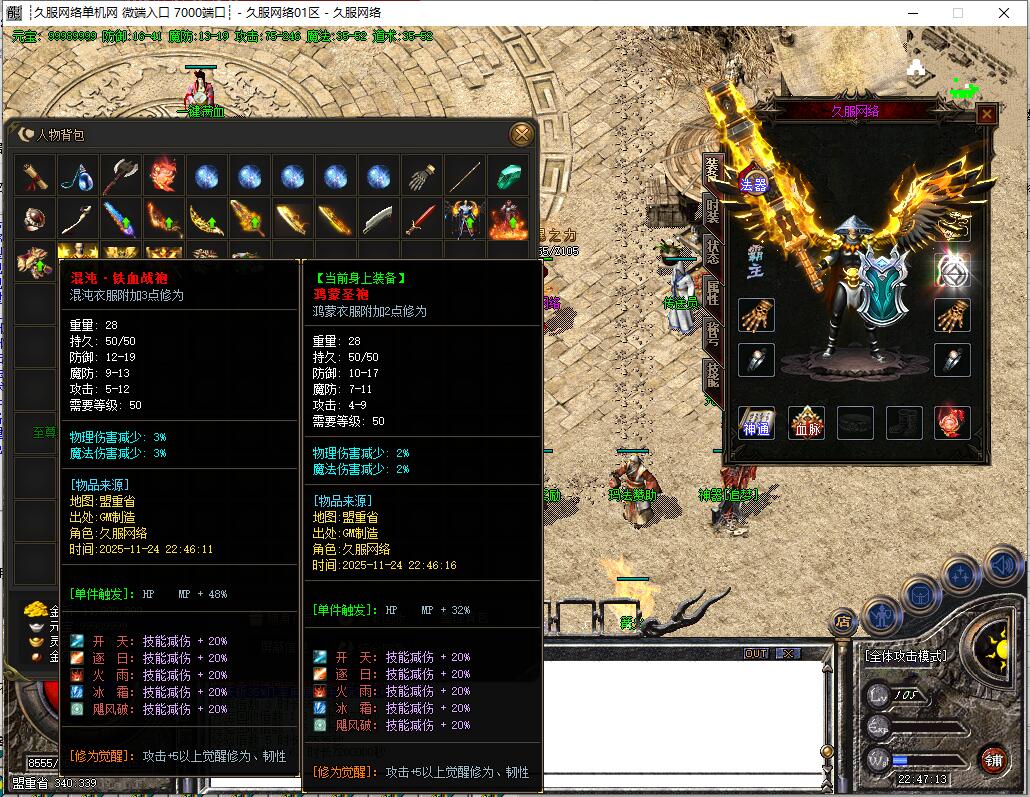
Task: Click the 神通 book slot
Action: click(x=756, y=423)
